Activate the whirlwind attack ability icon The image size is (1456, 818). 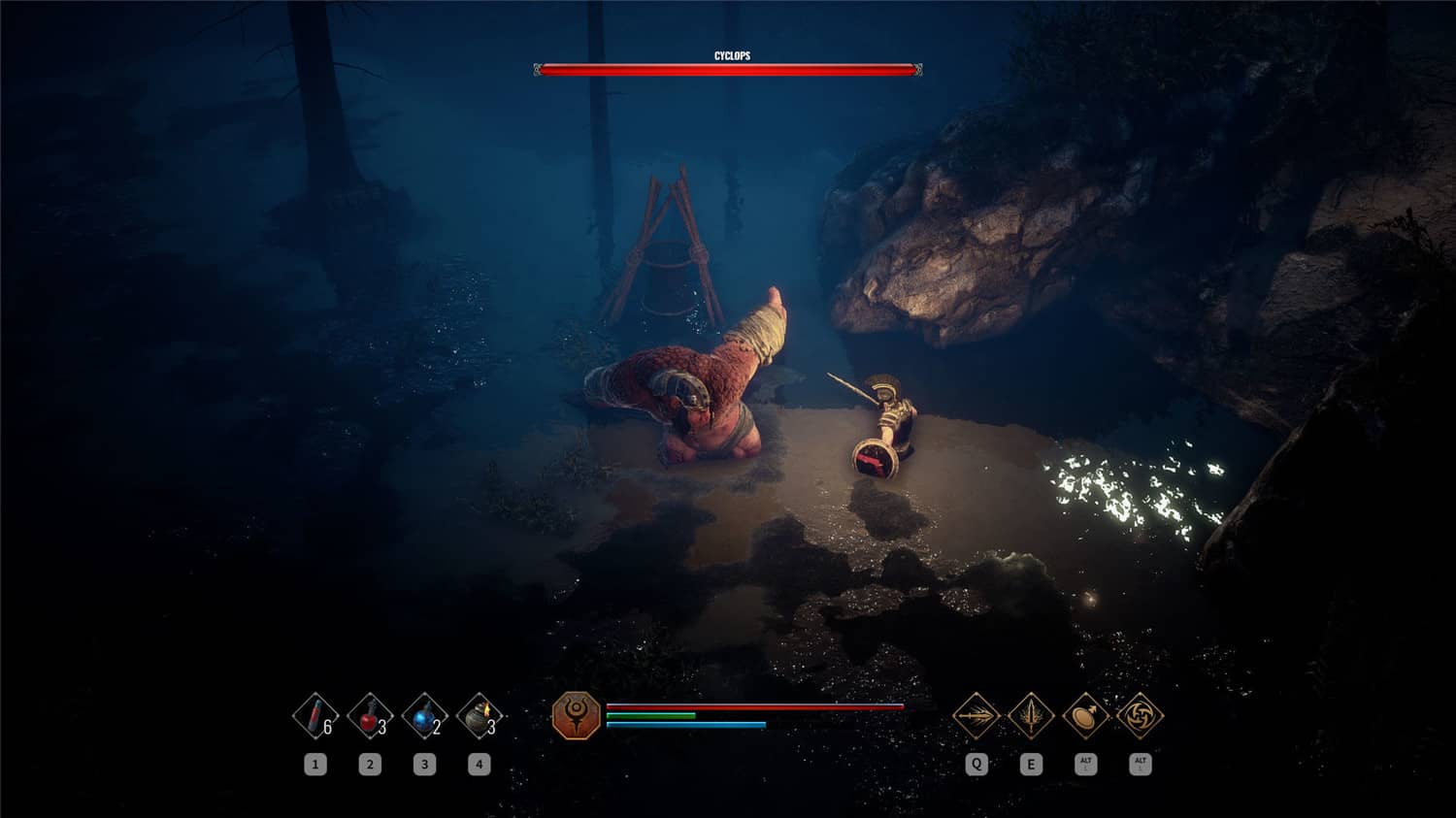[x=1142, y=716]
